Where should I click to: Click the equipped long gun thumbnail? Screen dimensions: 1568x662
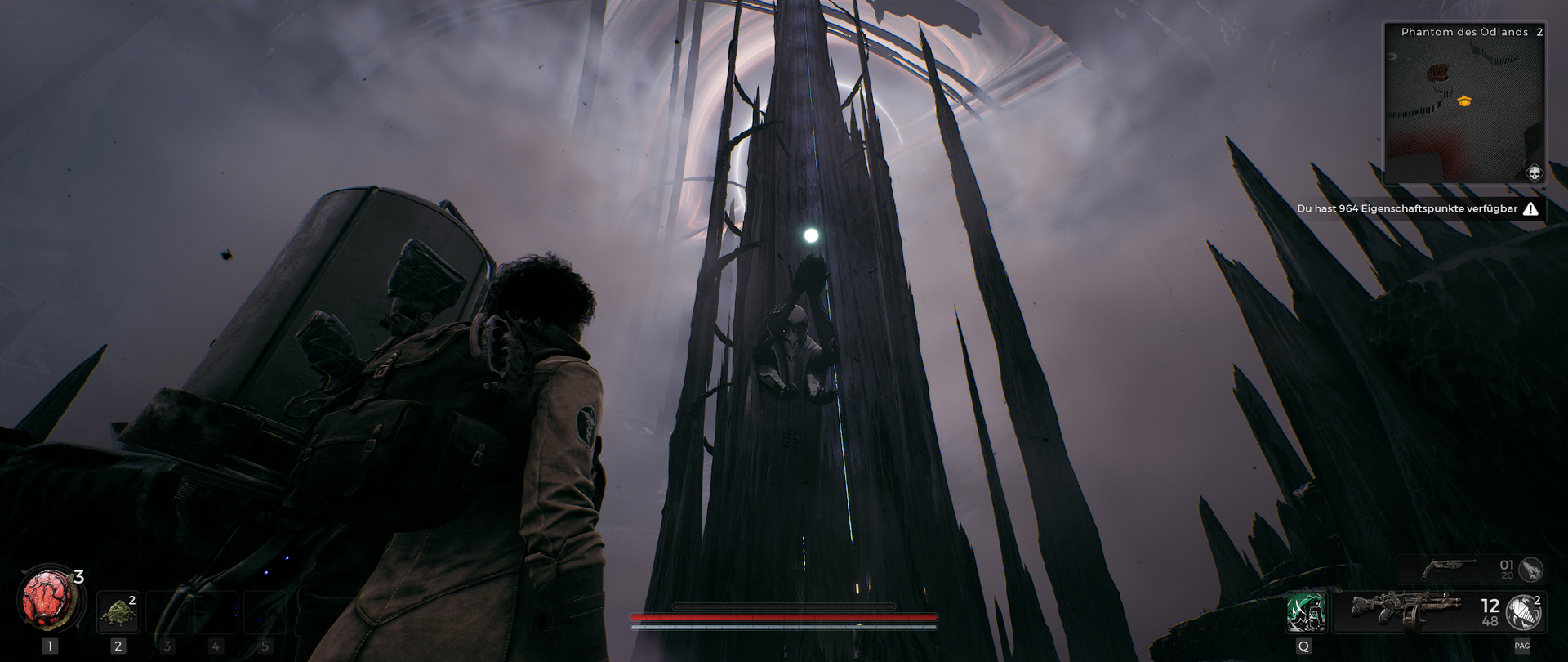[x=1407, y=611]
